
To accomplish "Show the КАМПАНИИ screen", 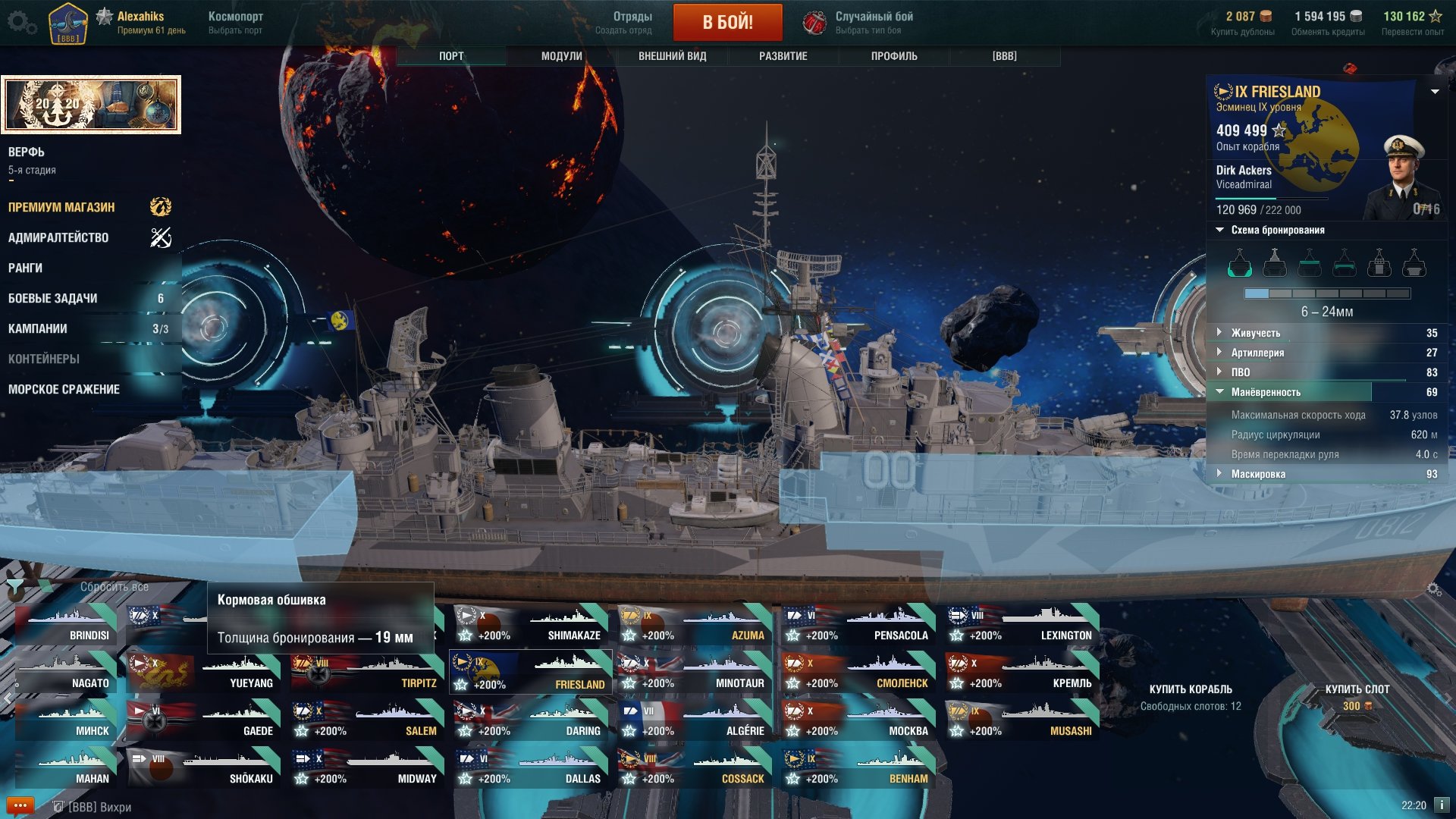I will click(38, 328).
